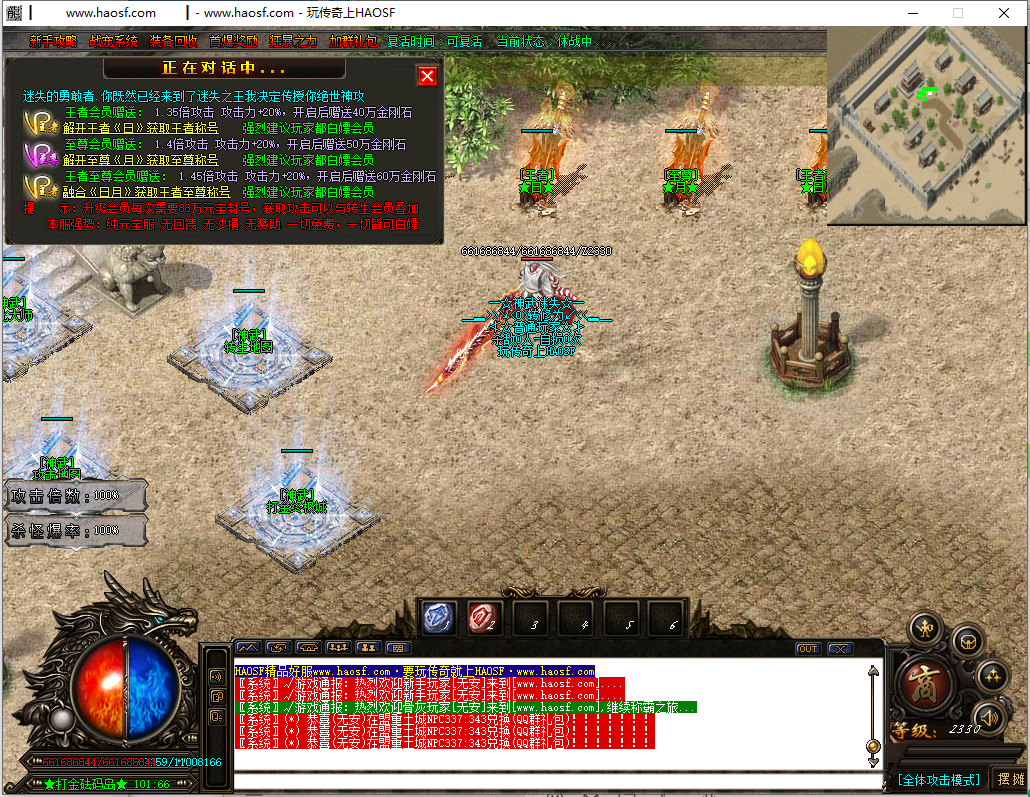This screenshot has height=797, width=1030.
Task: Open the 战宠系统 battle pet menu
Action: [113, 41]
